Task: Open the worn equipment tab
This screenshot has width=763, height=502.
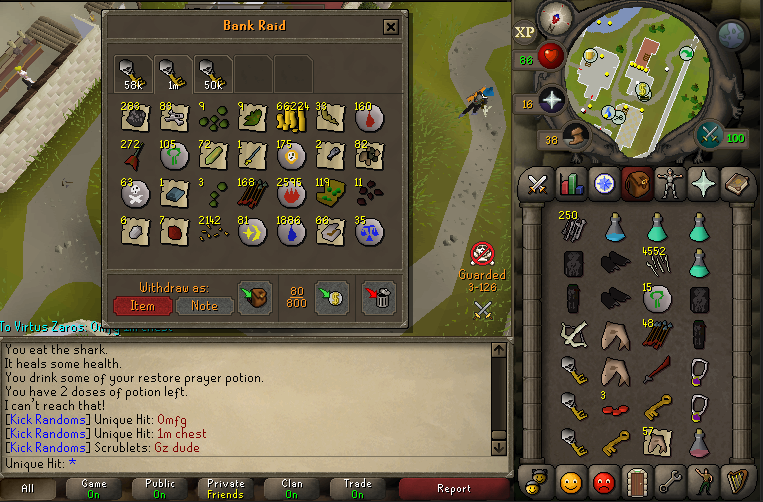Action: click(x=668, y=184)
